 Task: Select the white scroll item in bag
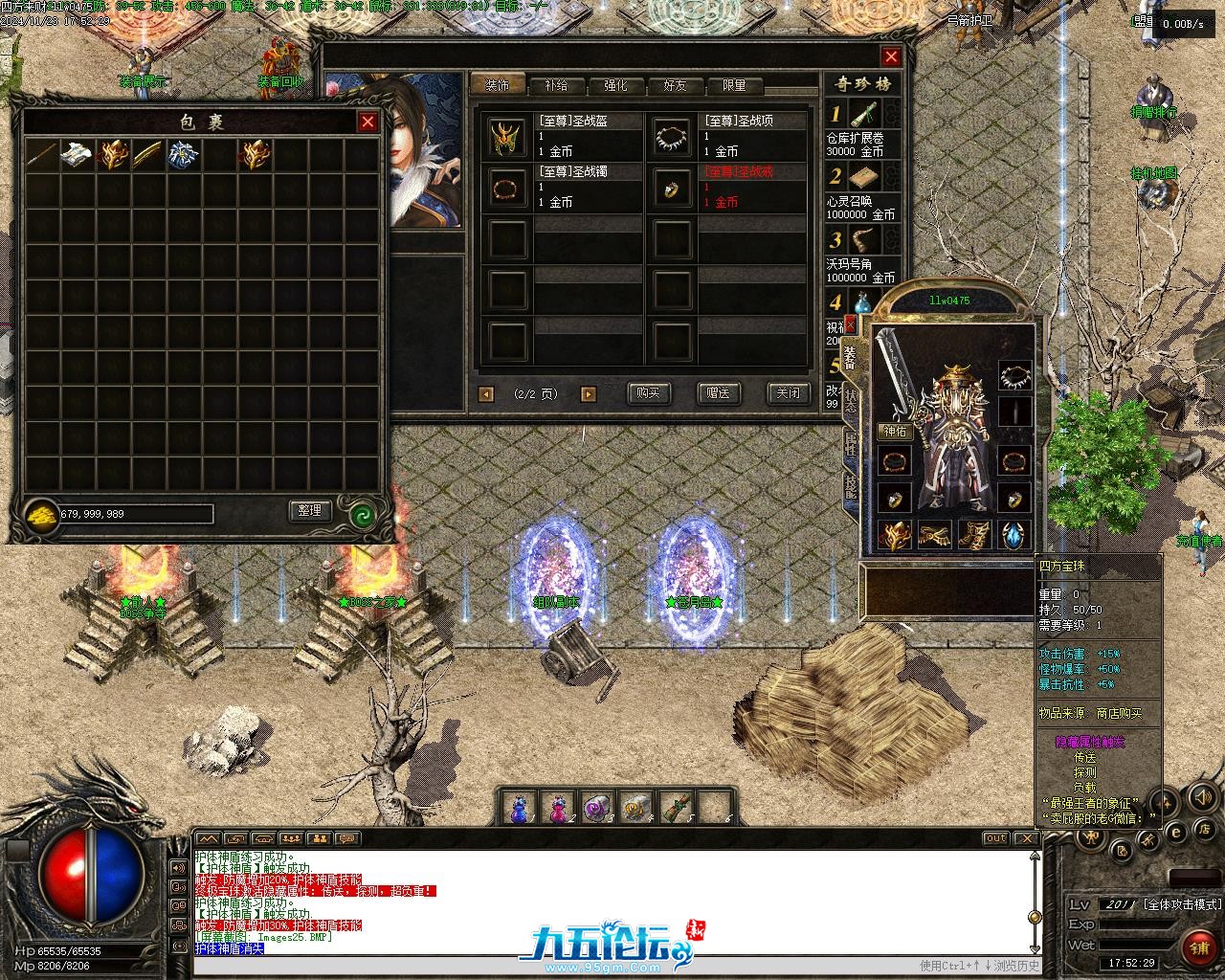click(x=77, y=154)
